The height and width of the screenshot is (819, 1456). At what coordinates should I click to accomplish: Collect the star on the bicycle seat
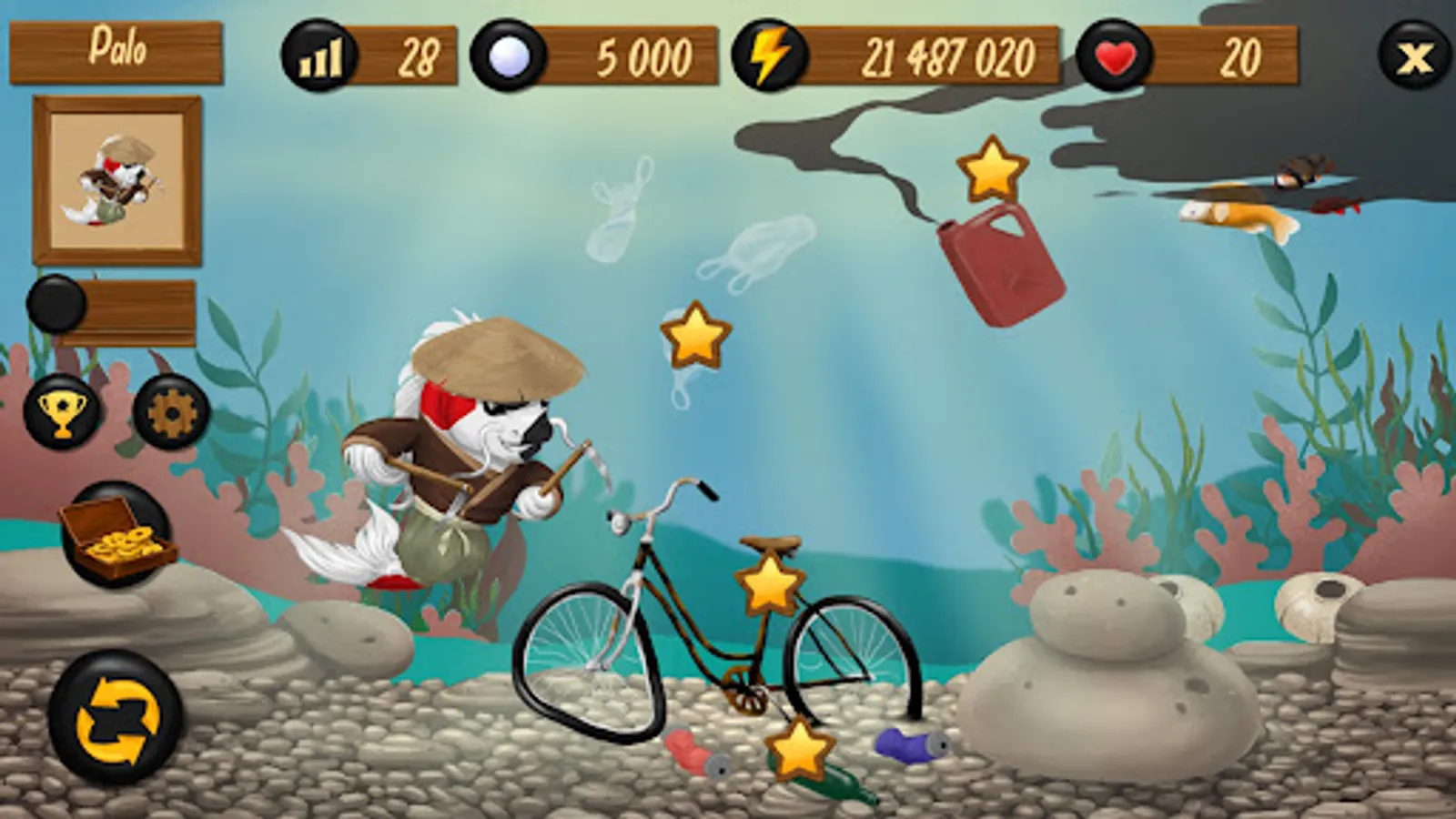769,587
